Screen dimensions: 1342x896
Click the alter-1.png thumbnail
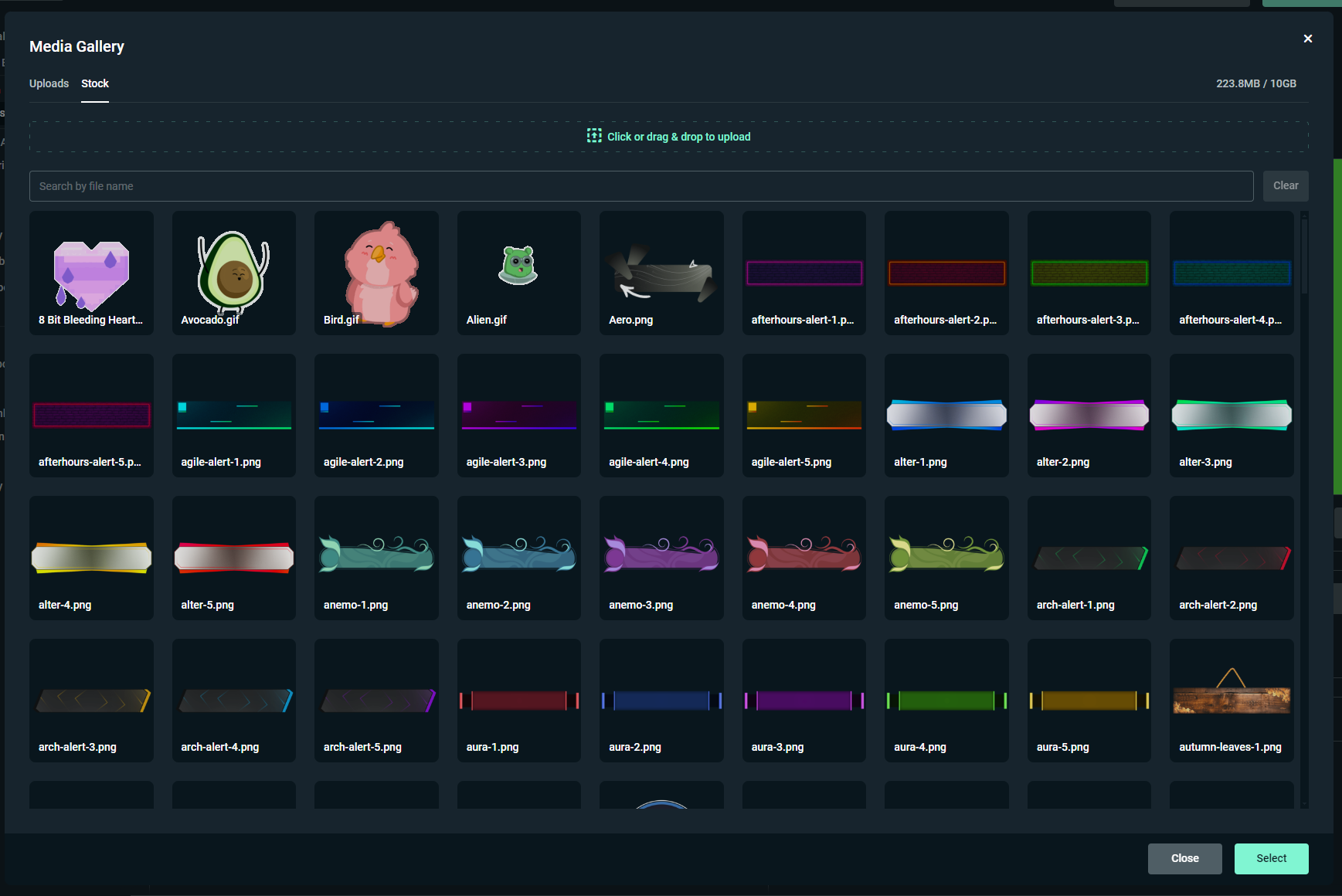tap(946, 415)
